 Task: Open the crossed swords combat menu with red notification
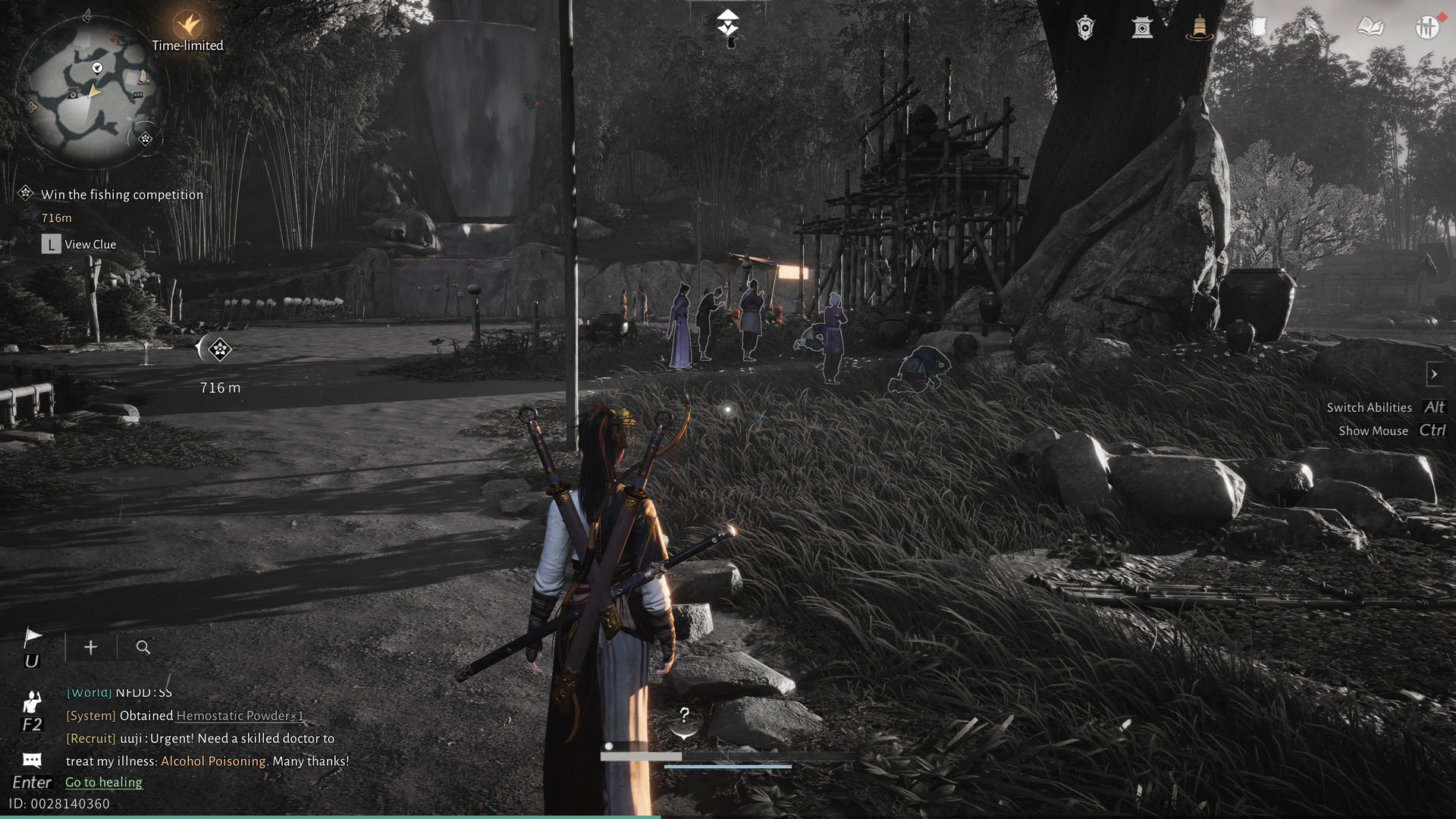click(1429, 27)
